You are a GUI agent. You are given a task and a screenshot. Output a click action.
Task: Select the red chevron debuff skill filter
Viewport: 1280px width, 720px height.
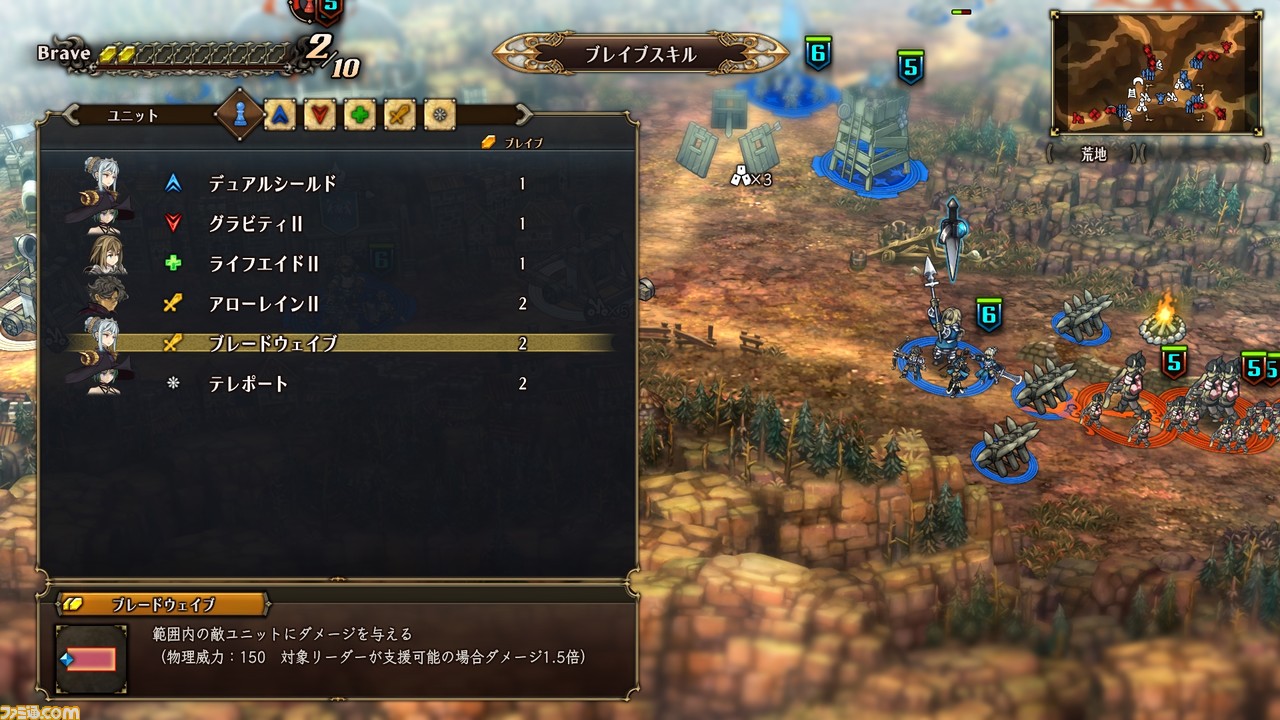[x=317, y=116]
